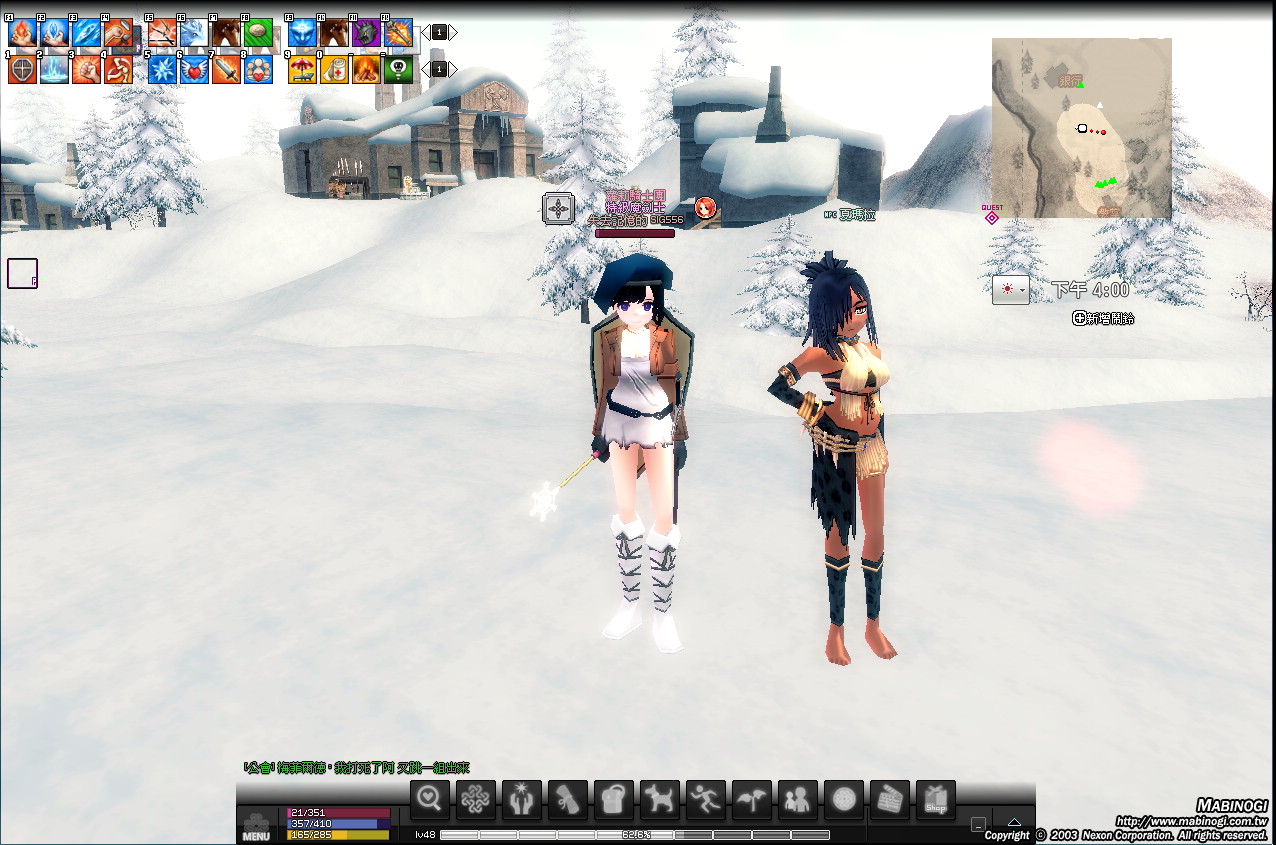Click the clapperboard icon
1276x845 pixels.
coord(889,799)
